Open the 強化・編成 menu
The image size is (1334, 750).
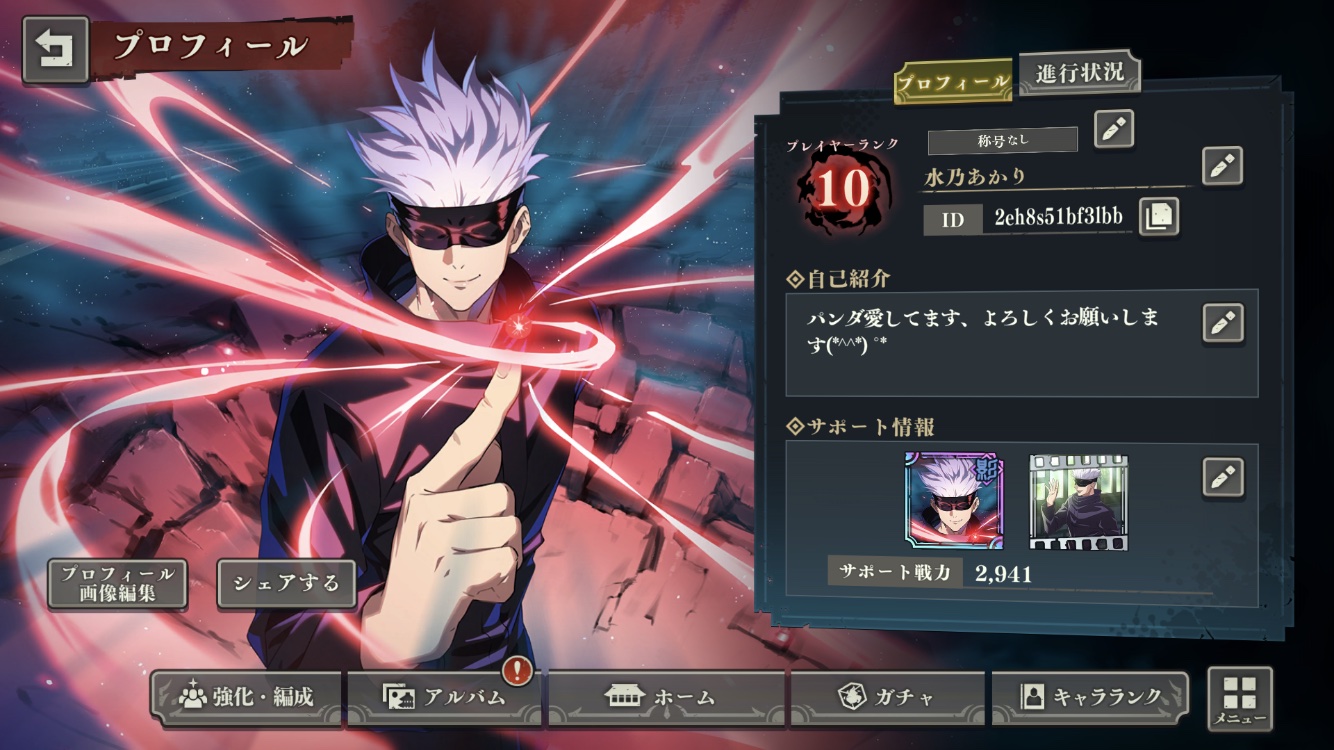click(x=246, y=697)
